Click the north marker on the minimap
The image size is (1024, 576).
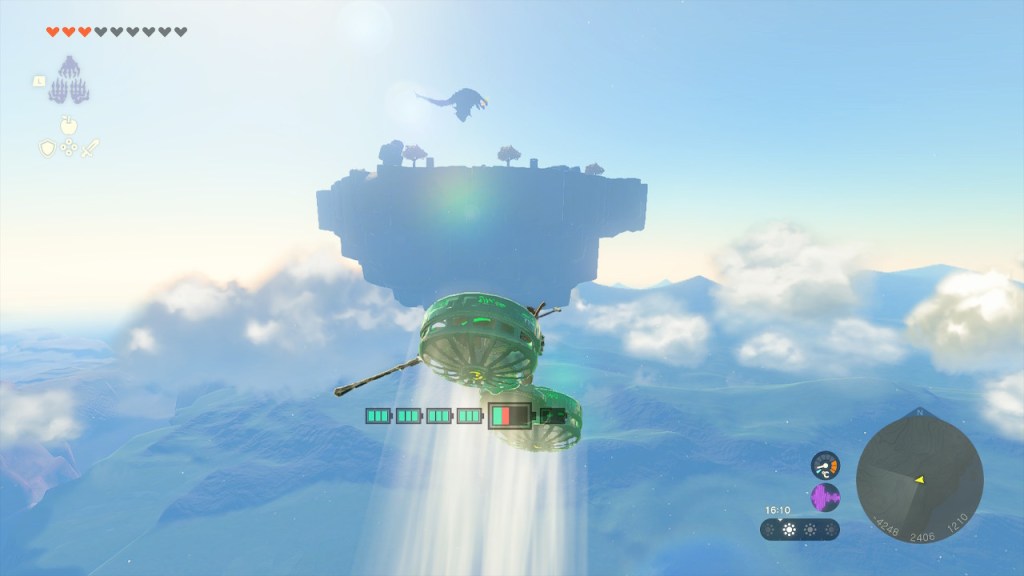pos(919,410)
